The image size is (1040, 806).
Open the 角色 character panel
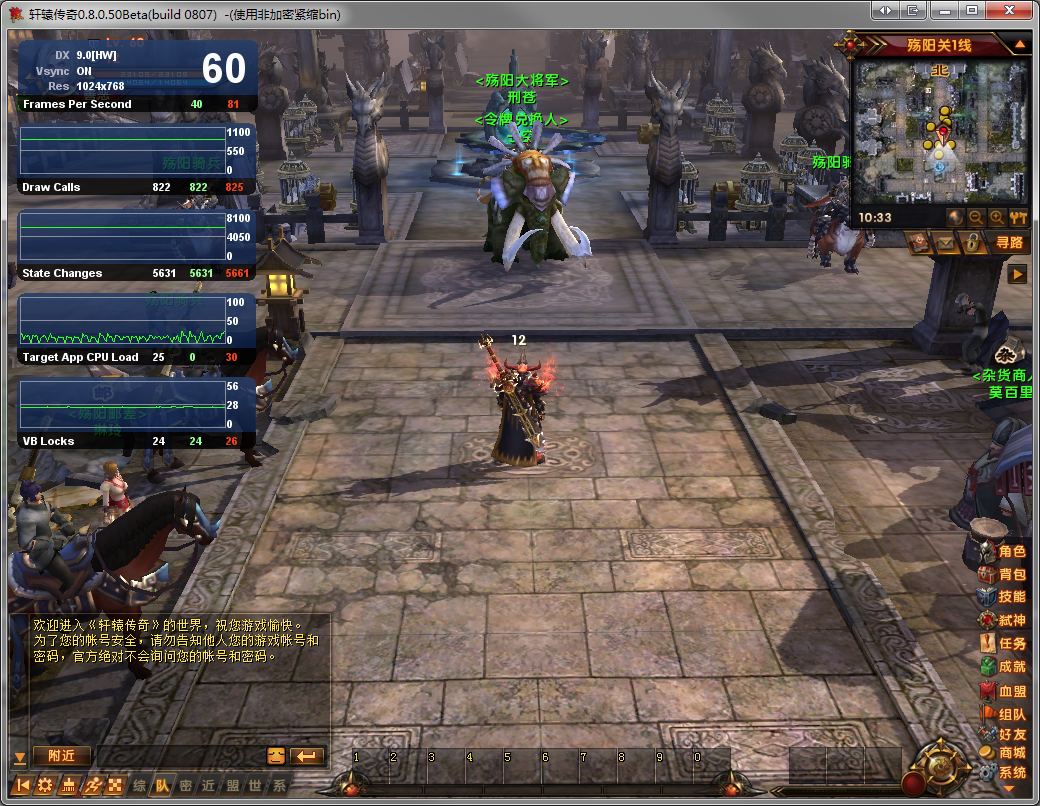(x=1003, y=551)
